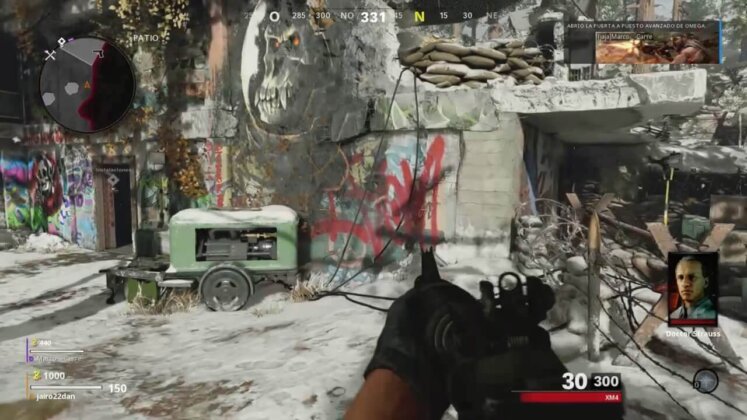Select the XM4 weapon label
The image size is (747, 420).
608,399
